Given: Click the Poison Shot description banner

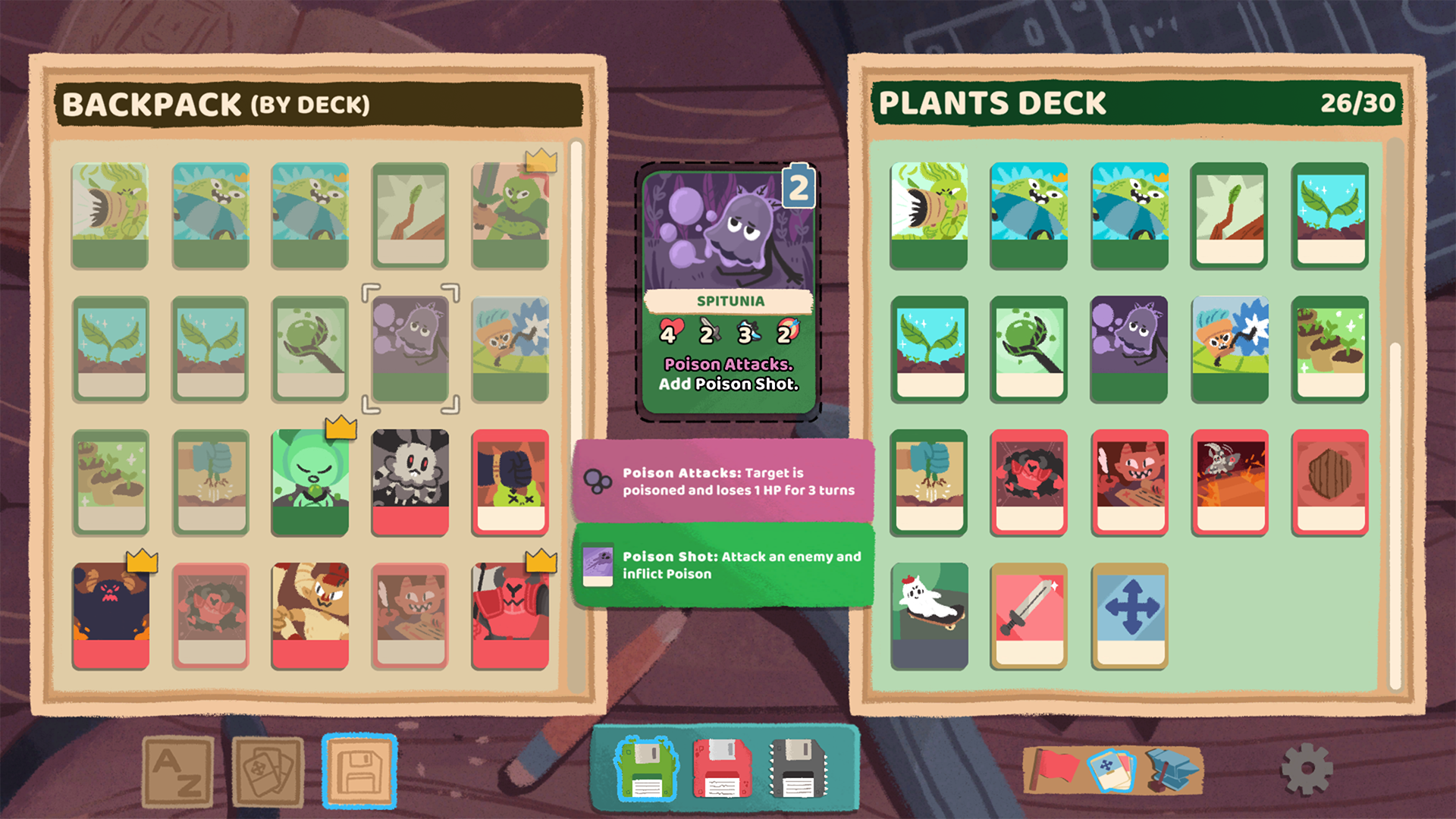Looking at the screenshot, I should tap(726, 566).
